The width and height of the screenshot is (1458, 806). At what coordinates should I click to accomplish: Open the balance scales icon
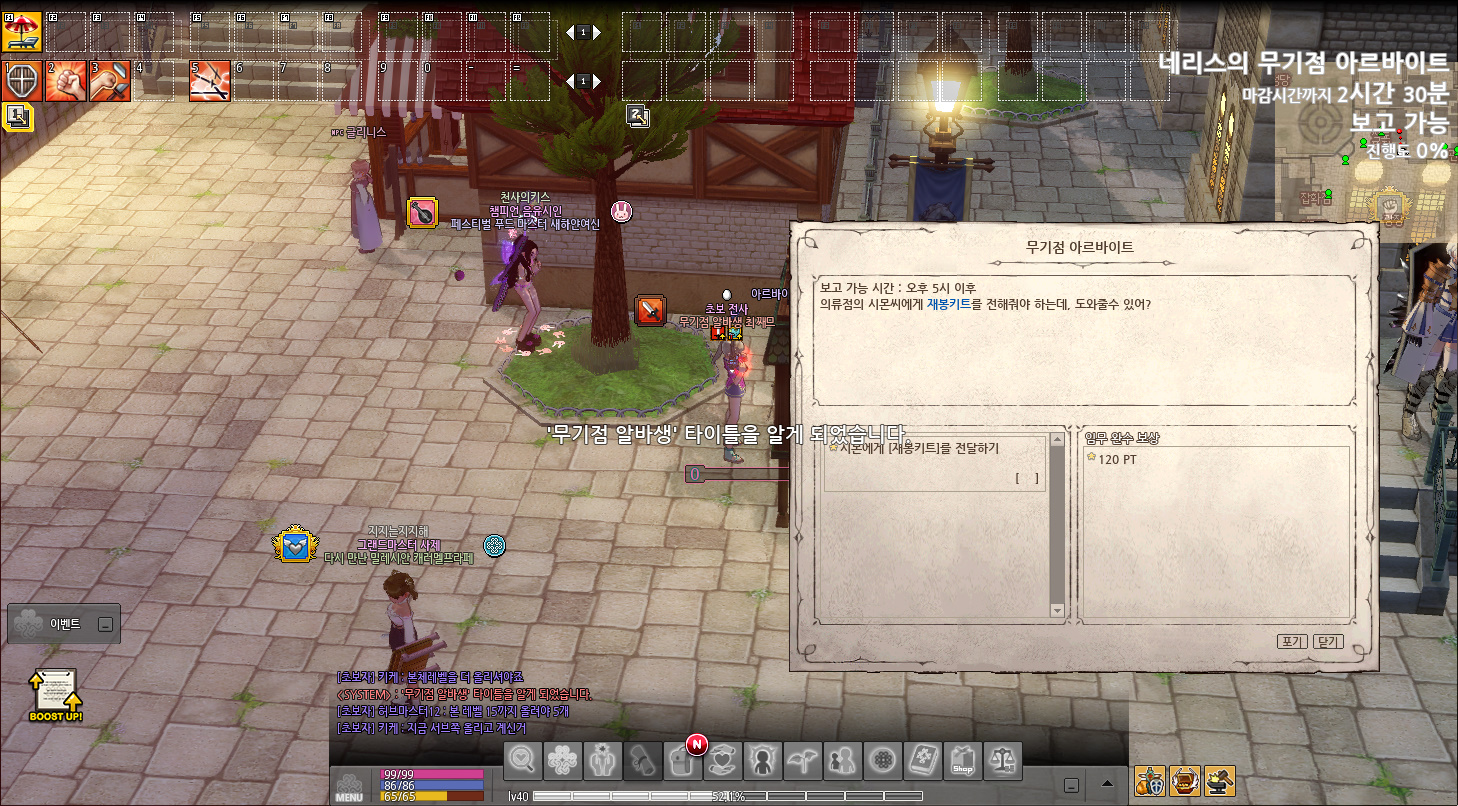pos(1002,761)
